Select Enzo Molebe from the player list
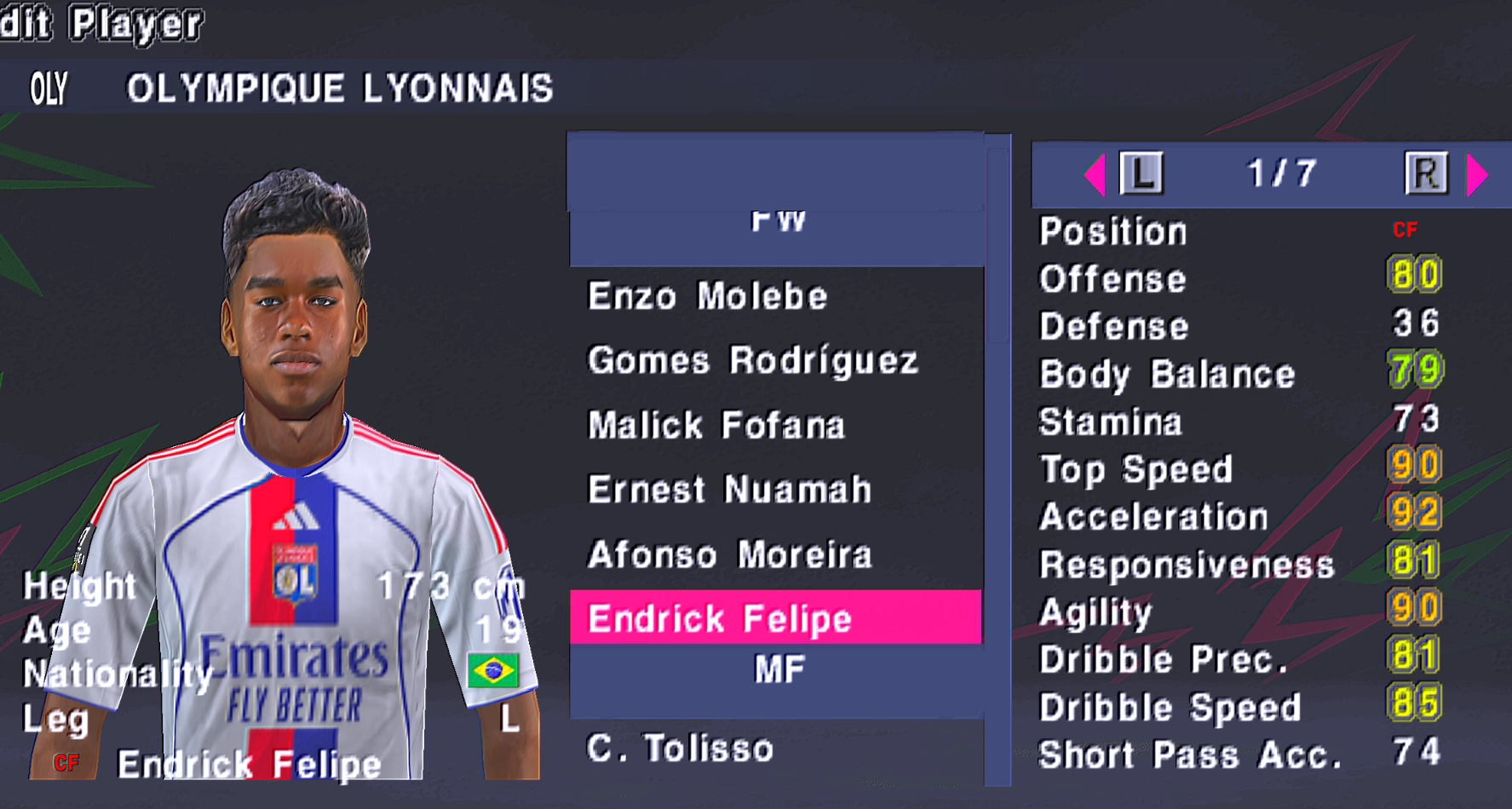 pos(707,296)
